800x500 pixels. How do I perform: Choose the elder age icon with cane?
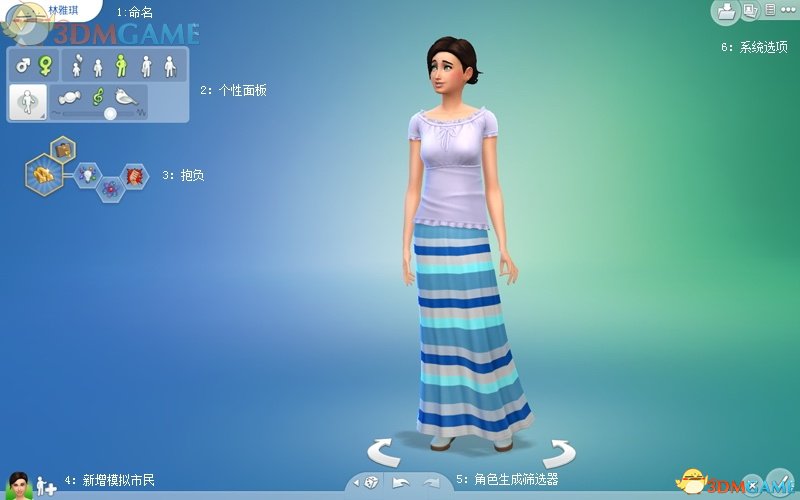170,66
